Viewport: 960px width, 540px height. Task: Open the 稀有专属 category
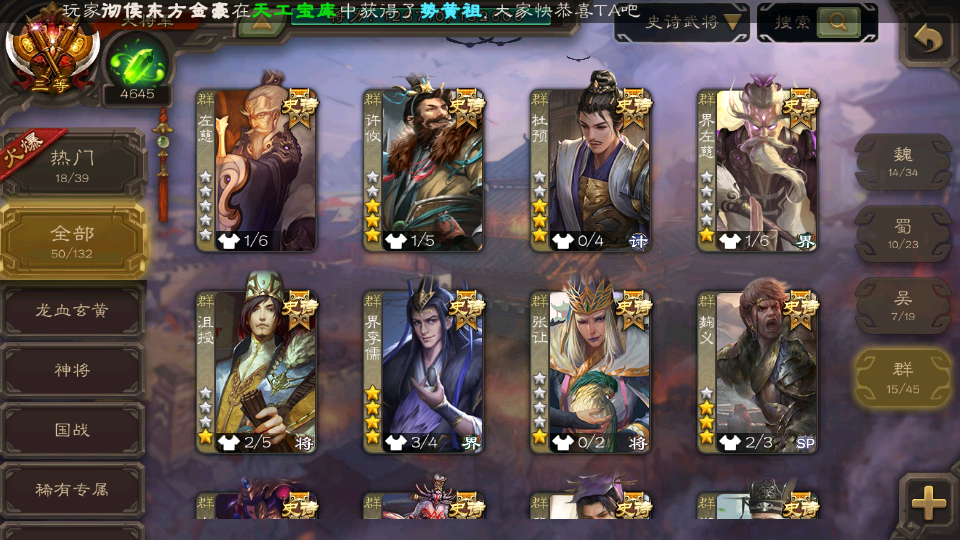point(72,490)
